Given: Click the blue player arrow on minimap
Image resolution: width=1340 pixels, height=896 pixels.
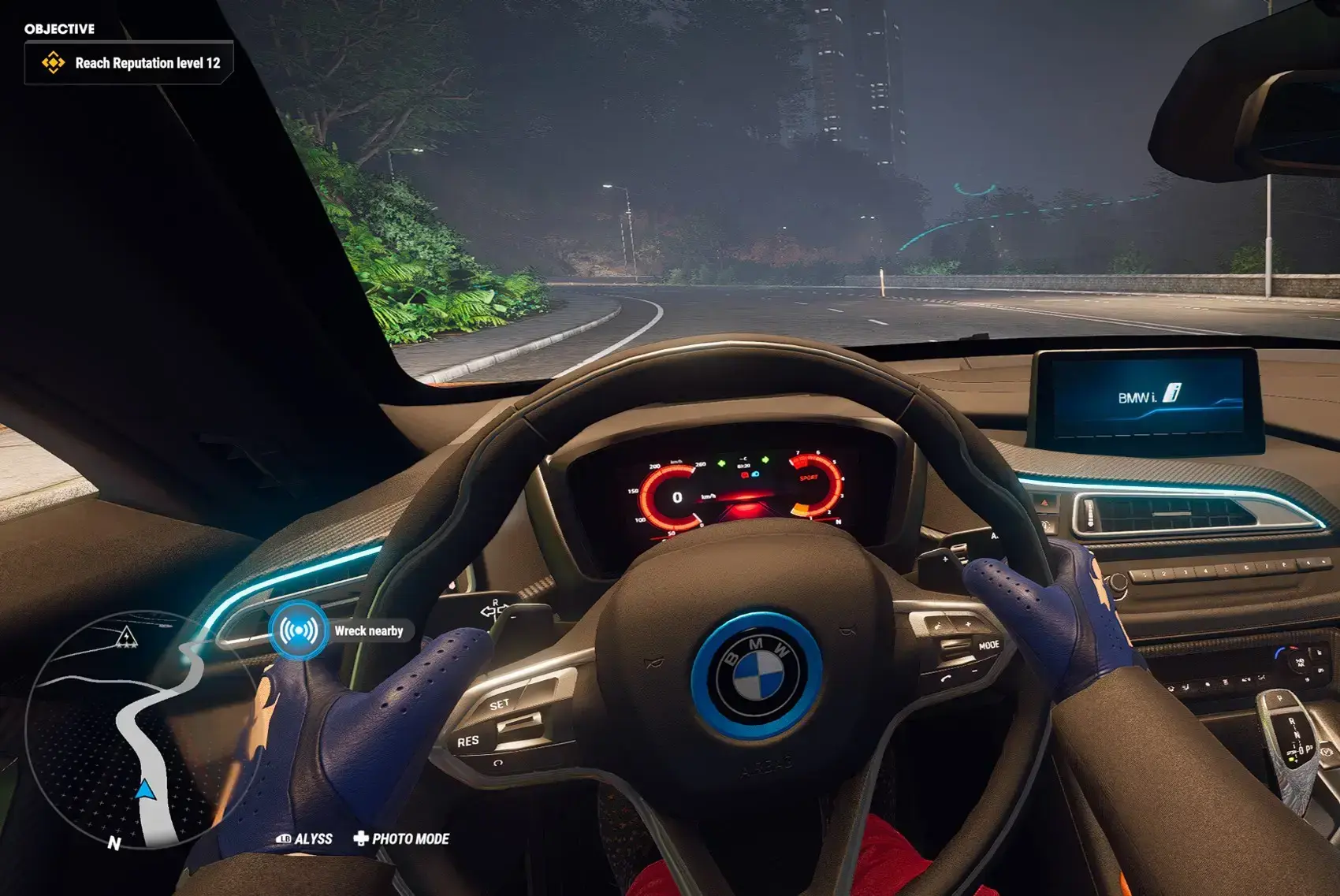Looking at the screenshot, I should [145, 789].
